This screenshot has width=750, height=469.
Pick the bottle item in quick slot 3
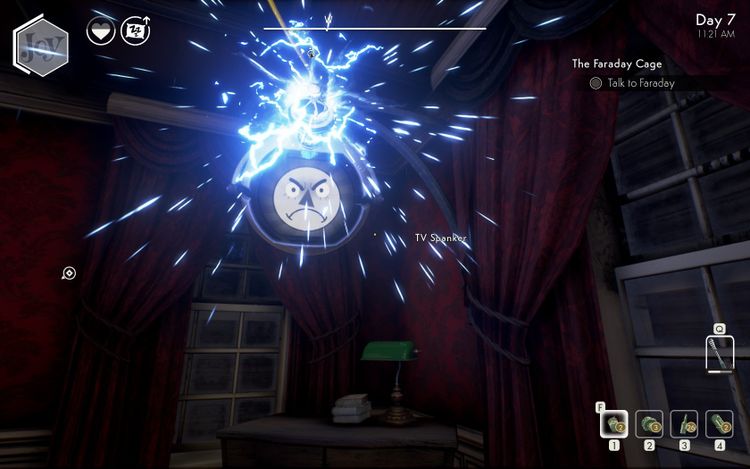[x=684, y=423]
